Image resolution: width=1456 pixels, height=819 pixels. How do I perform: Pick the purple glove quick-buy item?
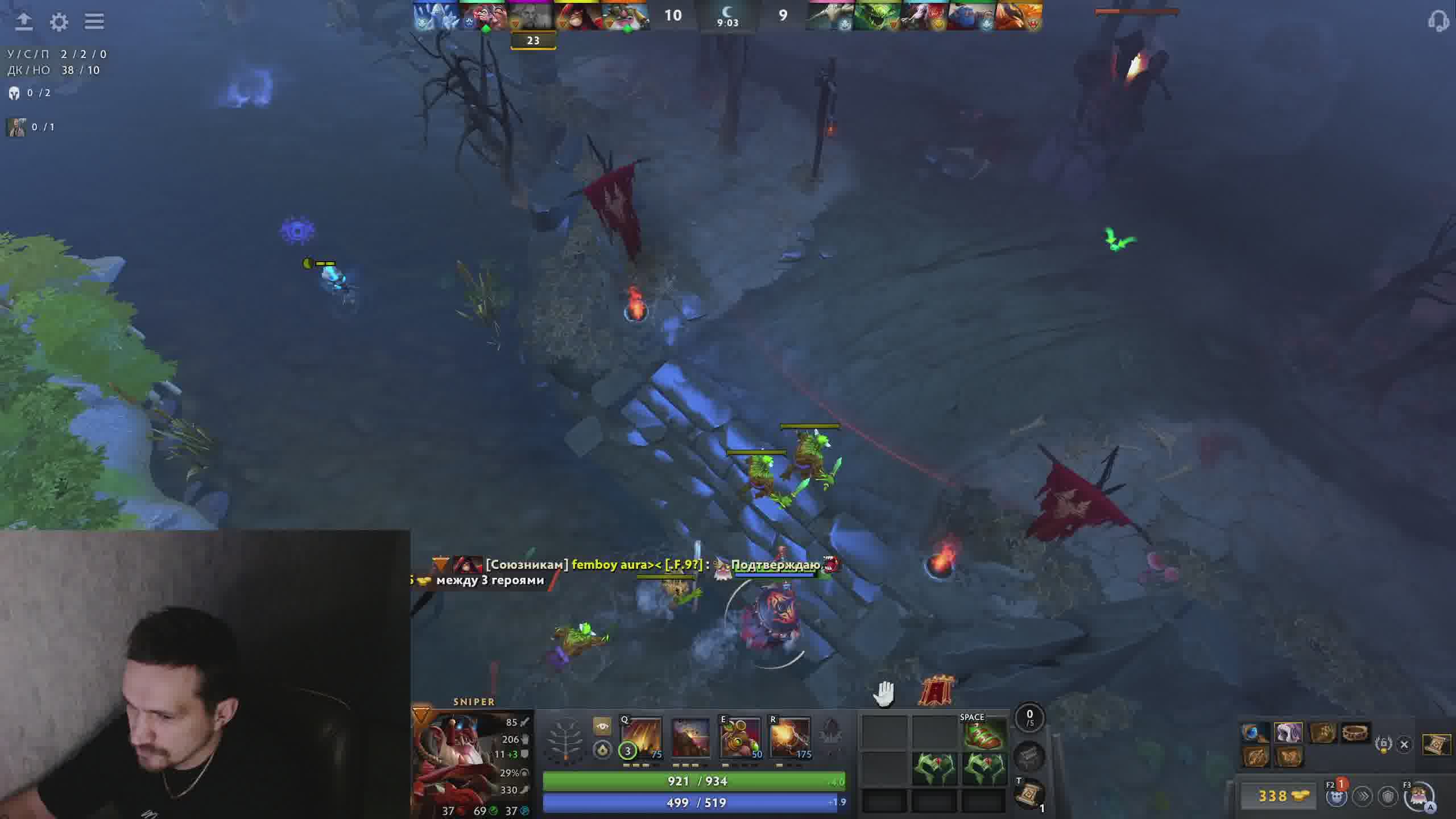[x=1288, y=733]
